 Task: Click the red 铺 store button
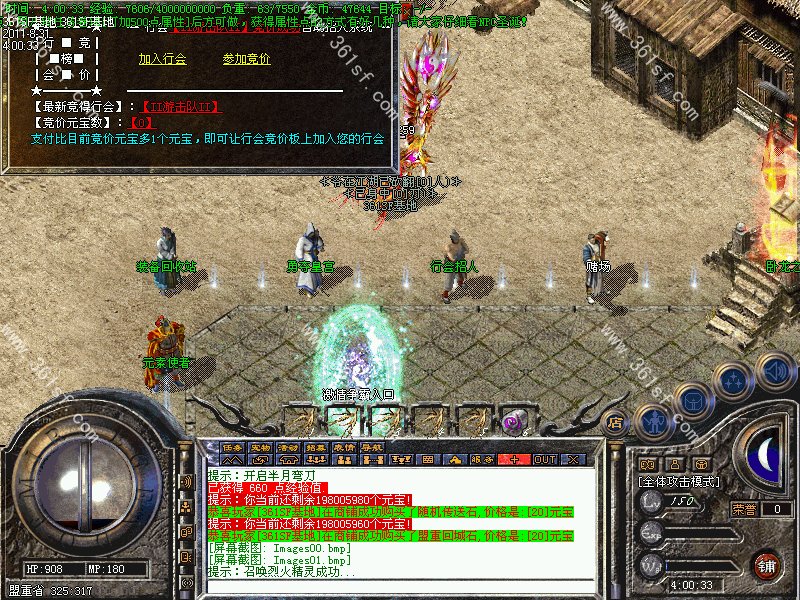pyautogui.click(x=767, y=564)
